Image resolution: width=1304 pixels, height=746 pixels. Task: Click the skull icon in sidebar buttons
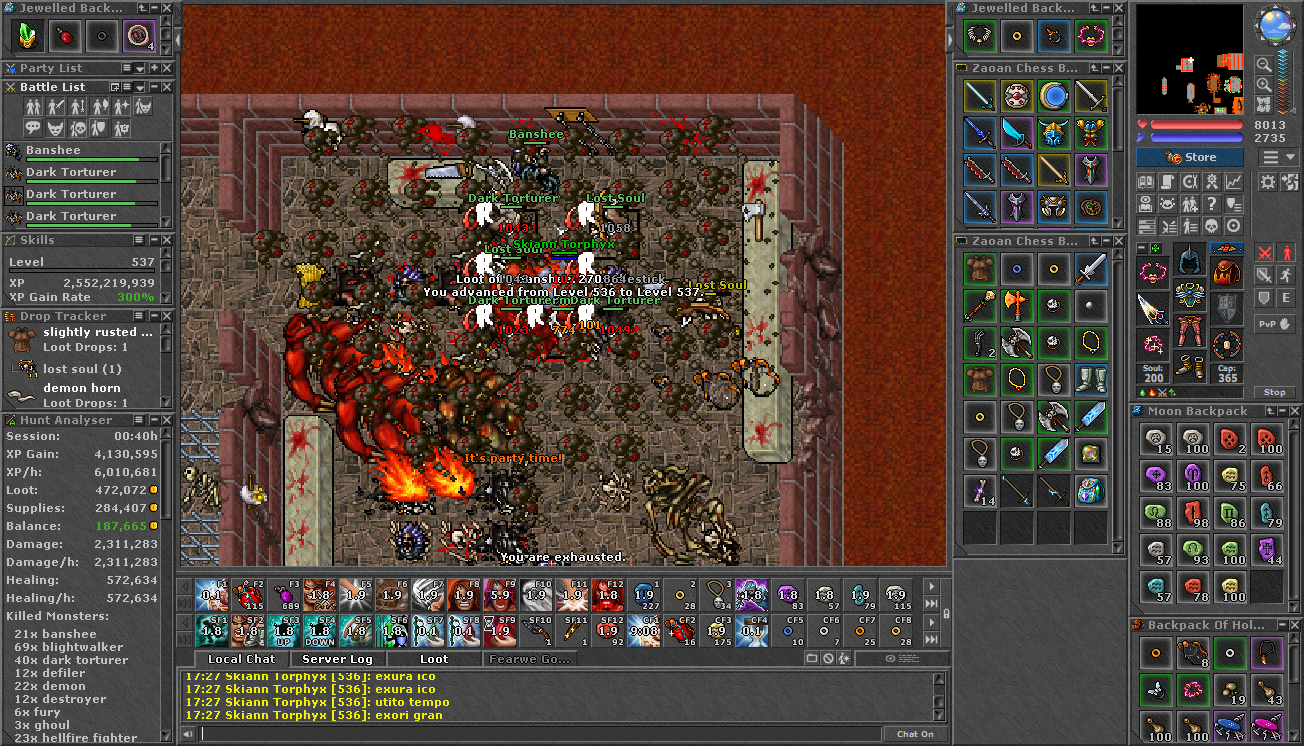point(1212,226)
